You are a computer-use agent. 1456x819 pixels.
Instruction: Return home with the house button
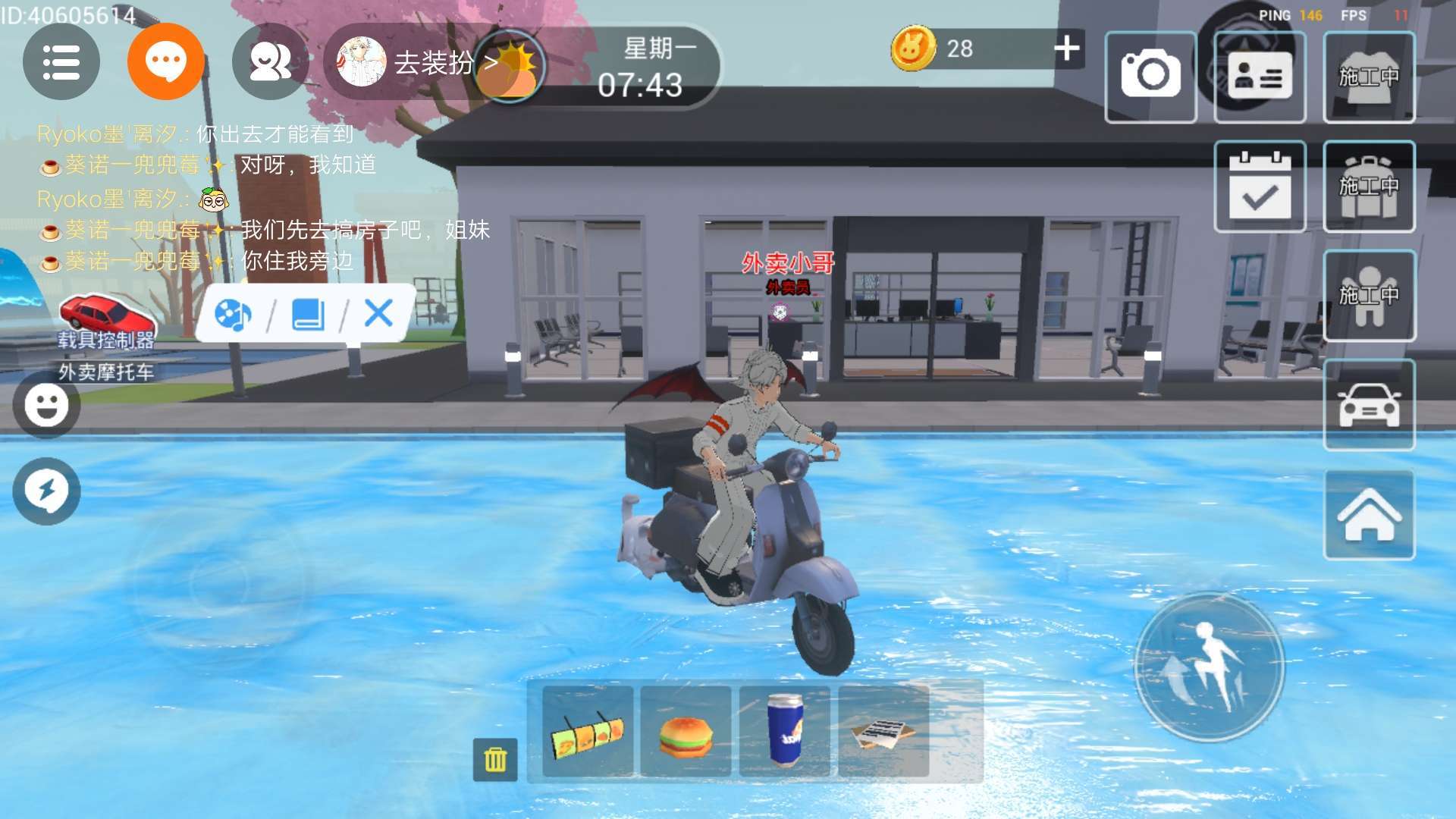1369,515
